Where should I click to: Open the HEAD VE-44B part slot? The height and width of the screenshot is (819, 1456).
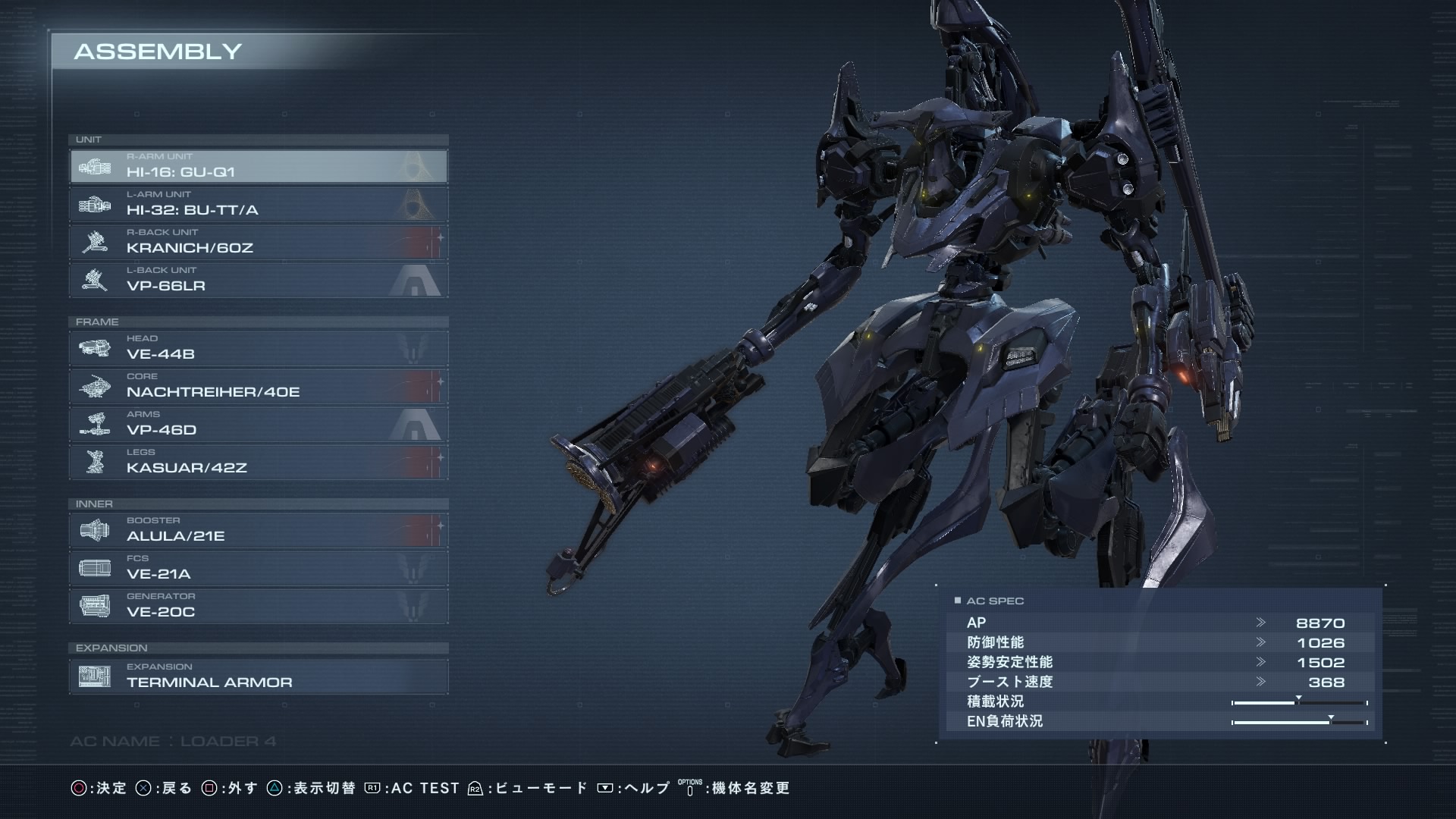coord(258,348)
